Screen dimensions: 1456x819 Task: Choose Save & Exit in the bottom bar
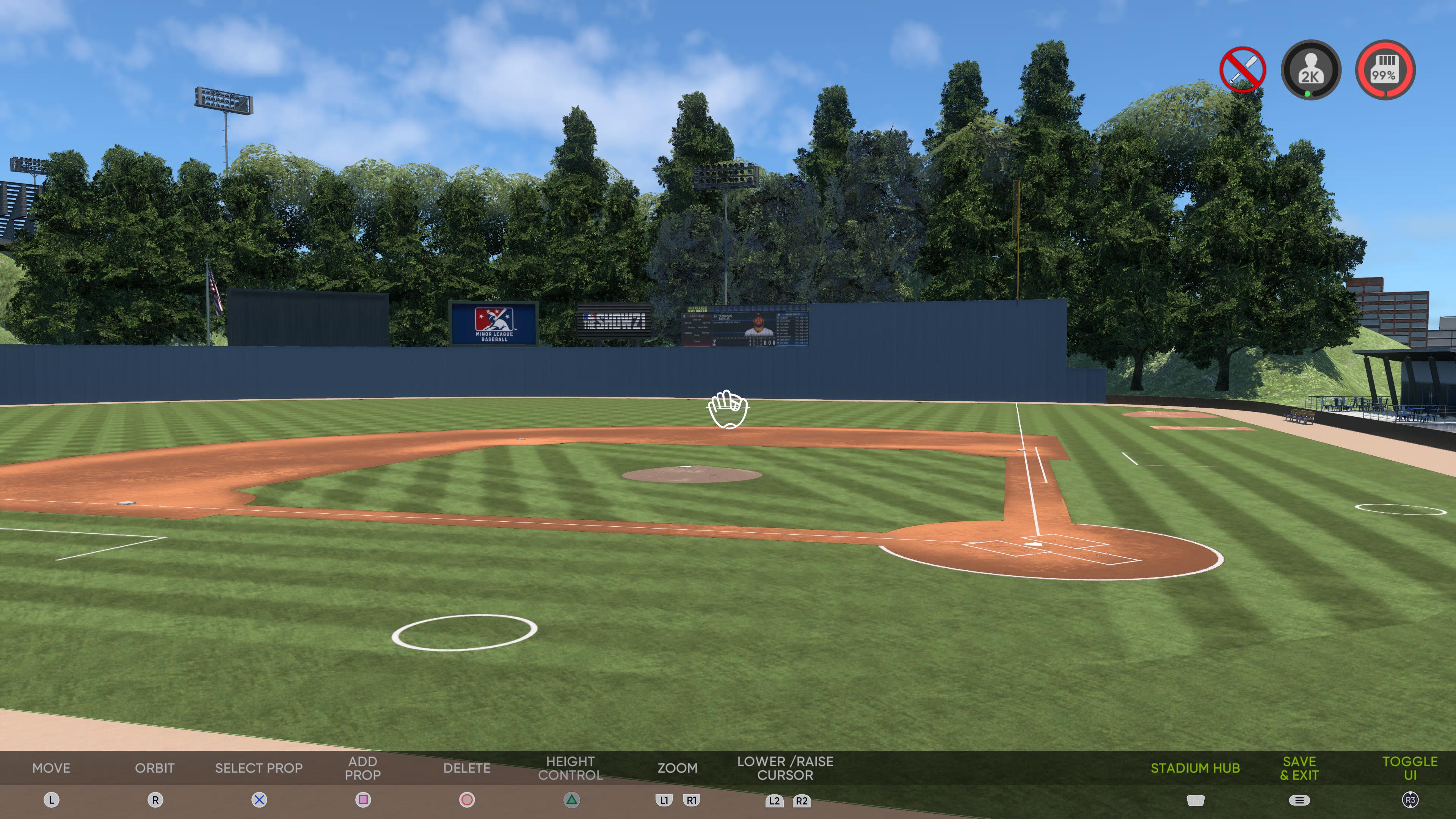[1299, 768]
